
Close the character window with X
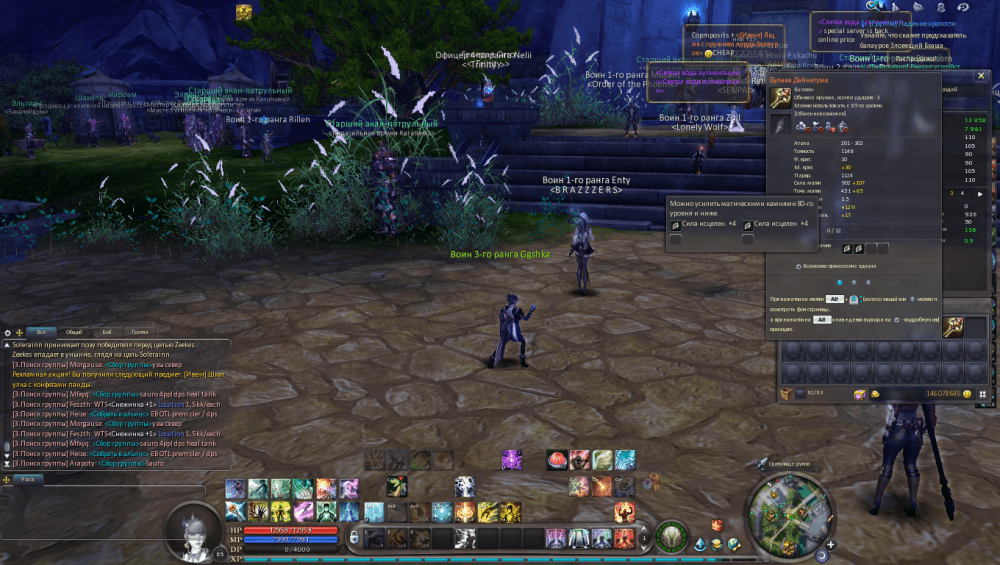pyautogui.click(x=982, y=74)
